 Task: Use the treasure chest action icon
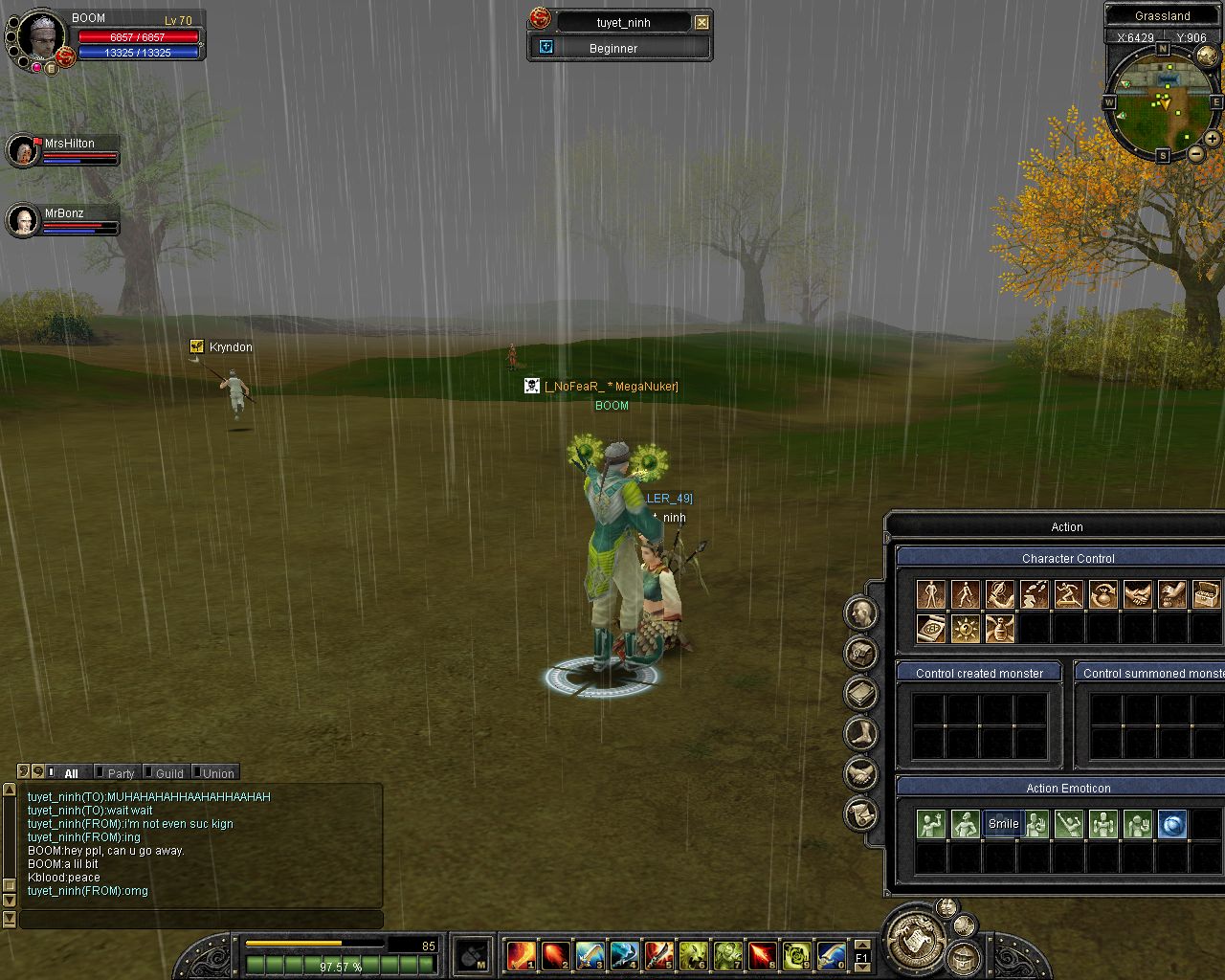pyautogui.click(x=1206, y=595)
